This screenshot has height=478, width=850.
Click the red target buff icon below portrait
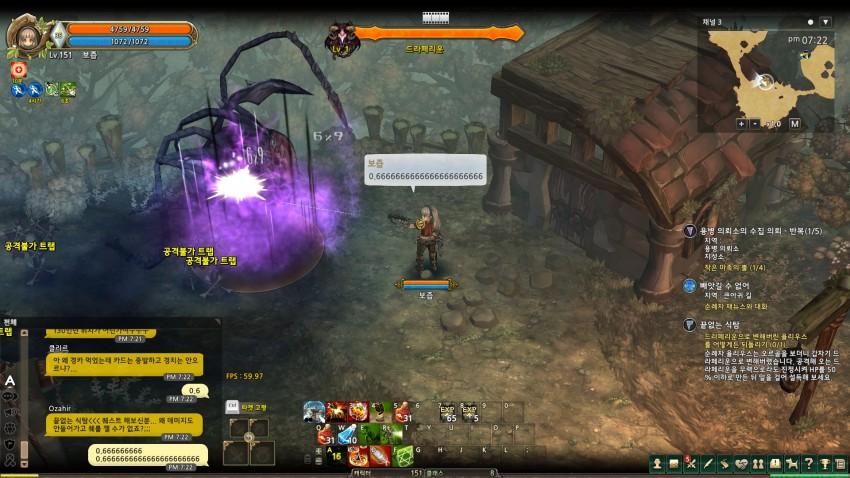point(18,70)
